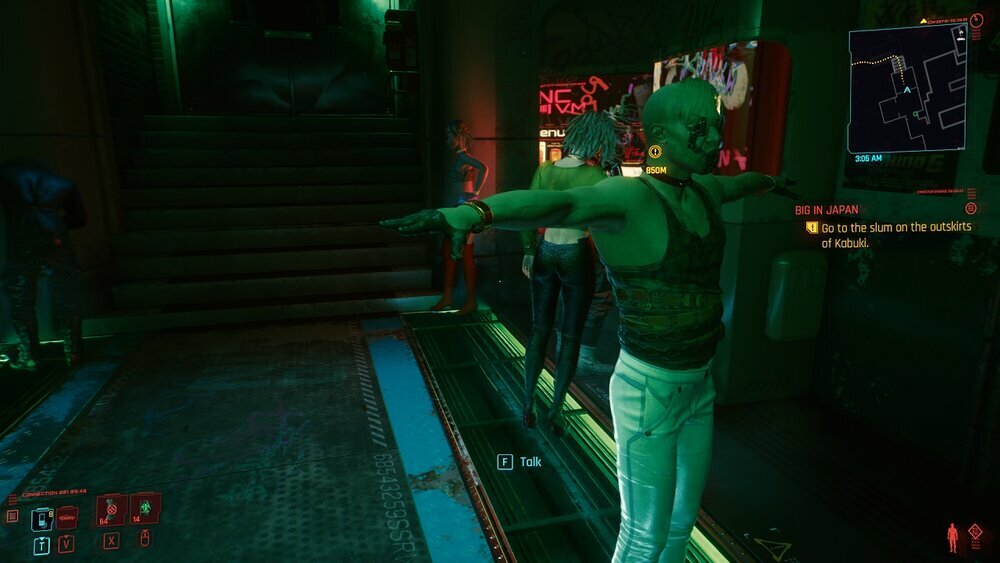Image resolution: width=1000 pixels, height=563 pixels.
Task: Click the red body stance indicator
Action: click(x=951, y=537)
